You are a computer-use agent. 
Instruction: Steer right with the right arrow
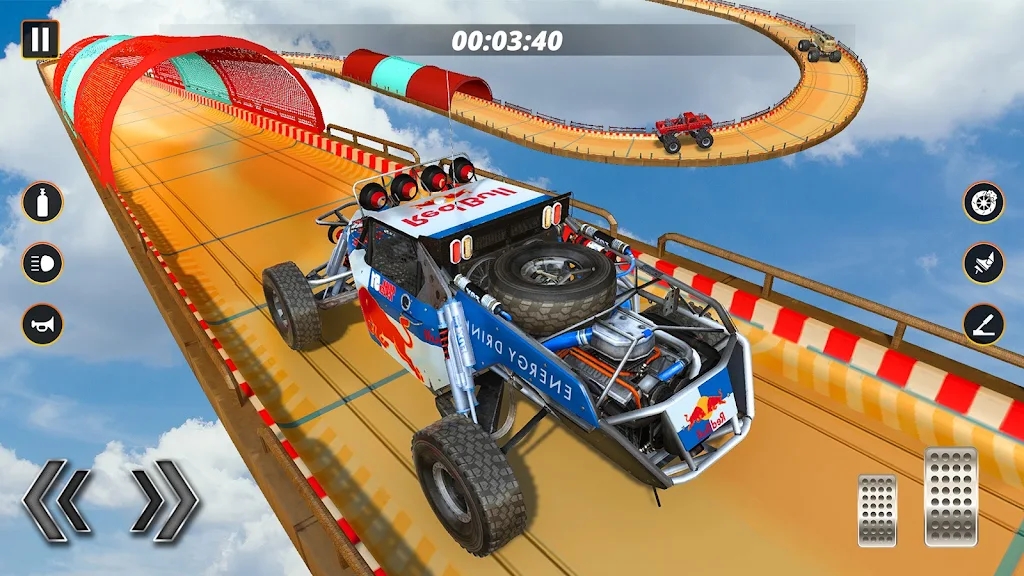pyautogui.click(x=165, y=501)
